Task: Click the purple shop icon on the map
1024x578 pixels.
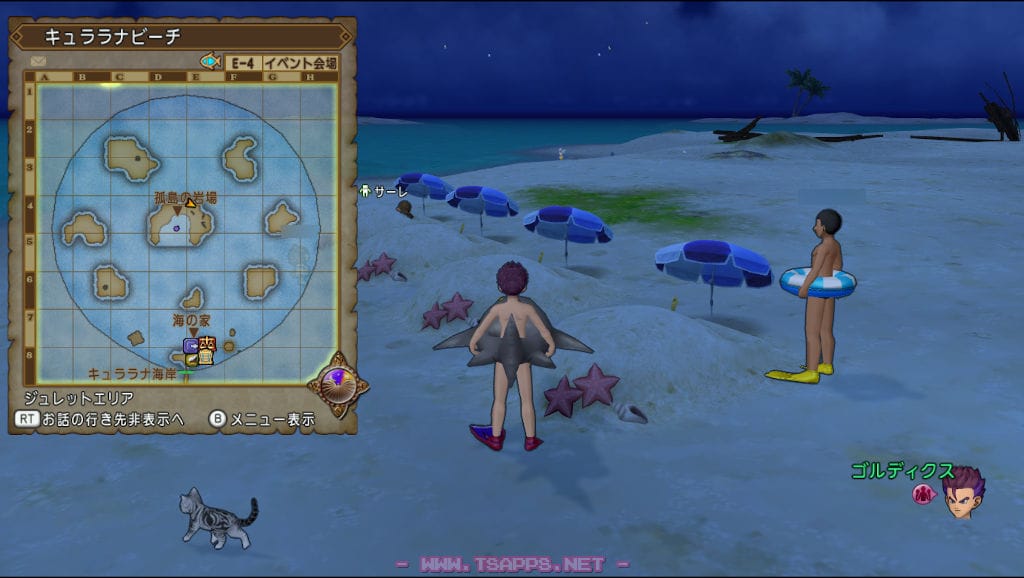Action: (x=191, y=346)
